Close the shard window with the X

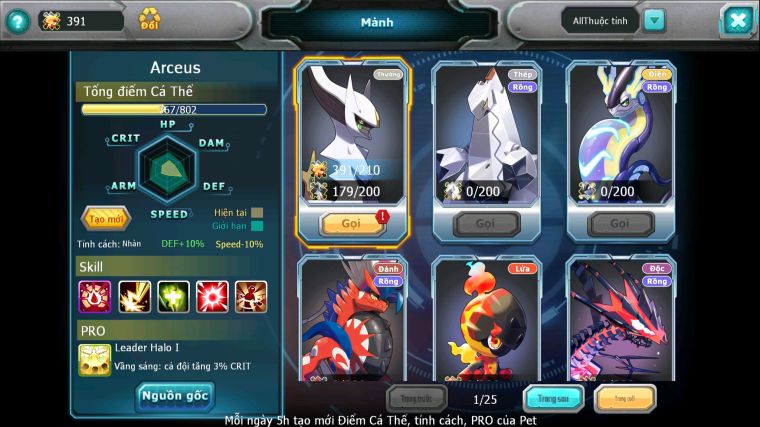click(x=736, y=20)
